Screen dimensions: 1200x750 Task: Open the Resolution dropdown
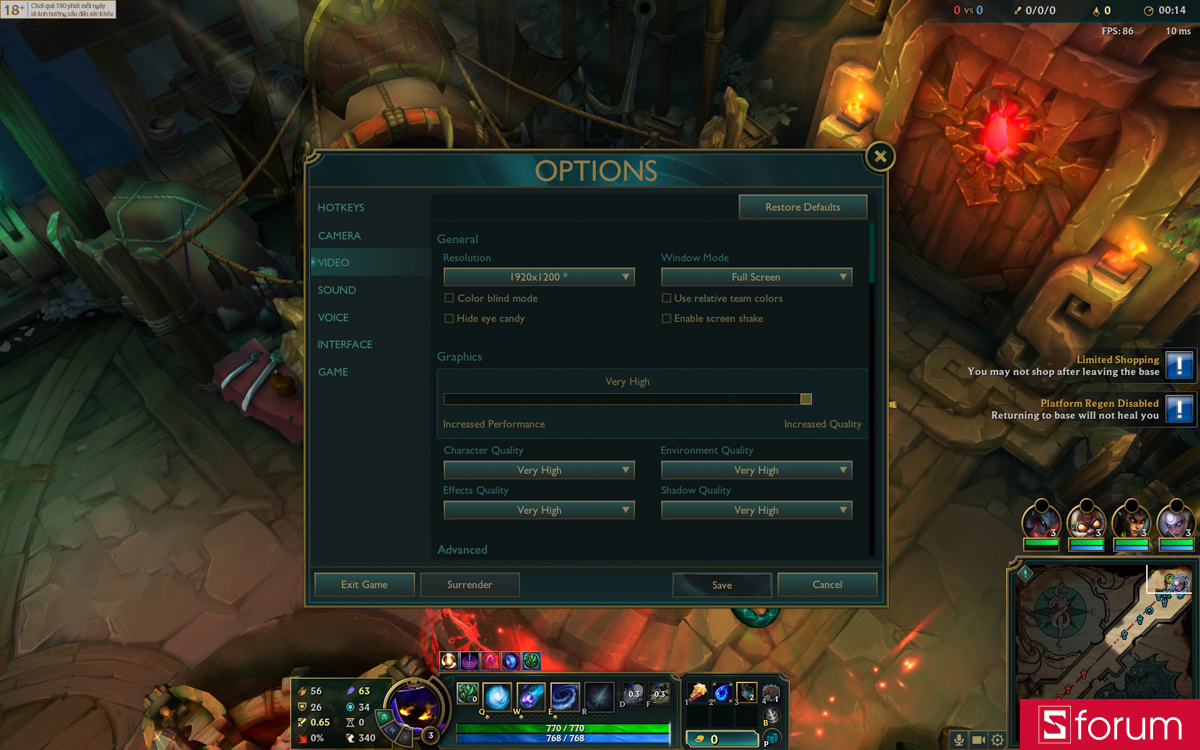click(x=539, y=277)
